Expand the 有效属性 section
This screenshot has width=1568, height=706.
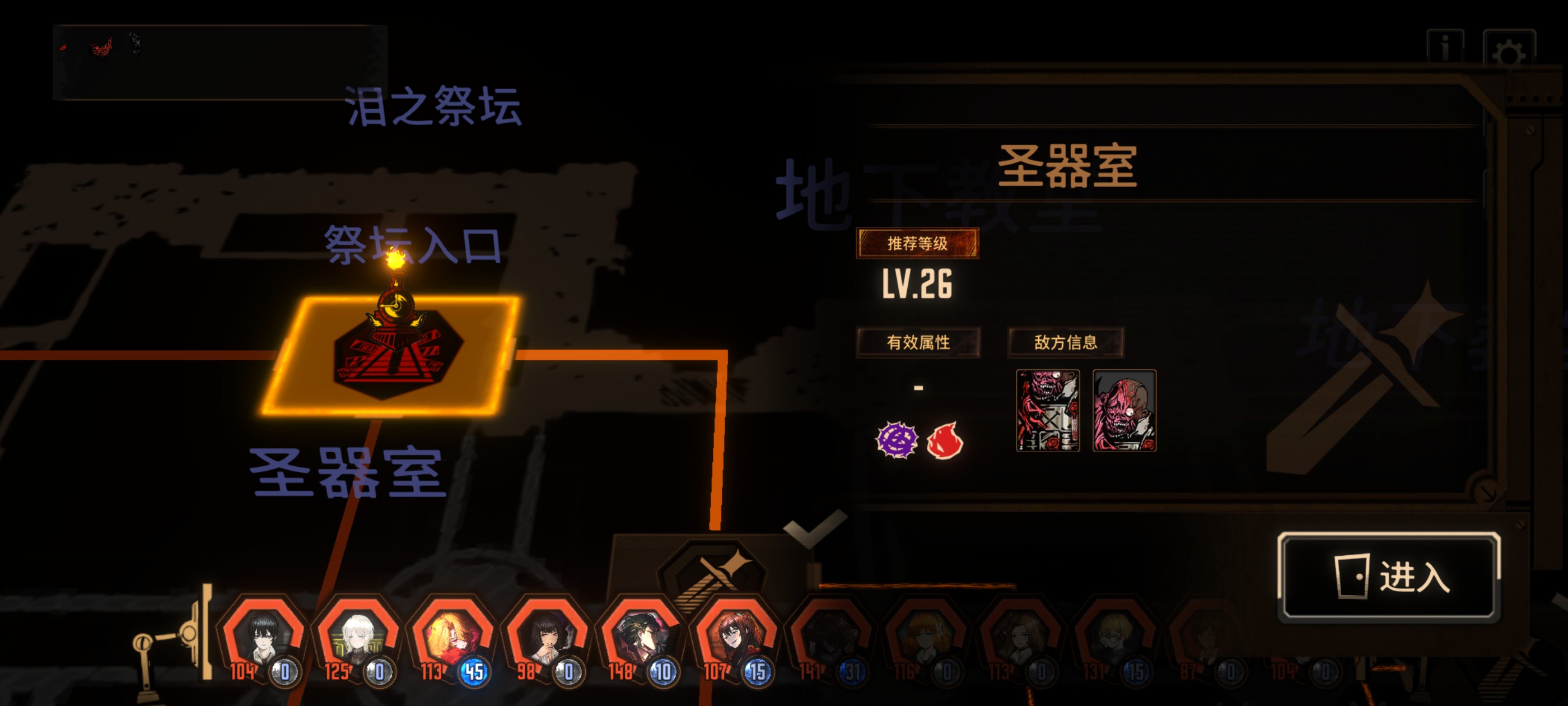(x=918, y=342)
